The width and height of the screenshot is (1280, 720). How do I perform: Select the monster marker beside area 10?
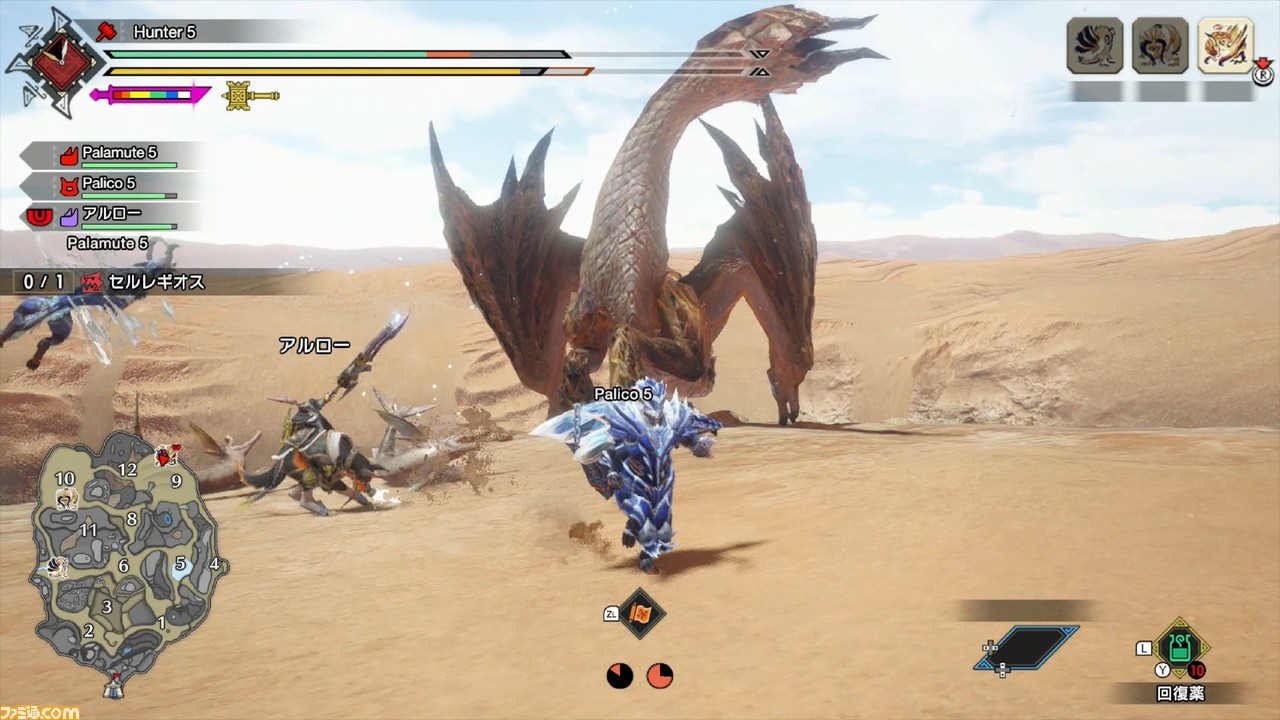pyautogui.click(x=66, y=499)
